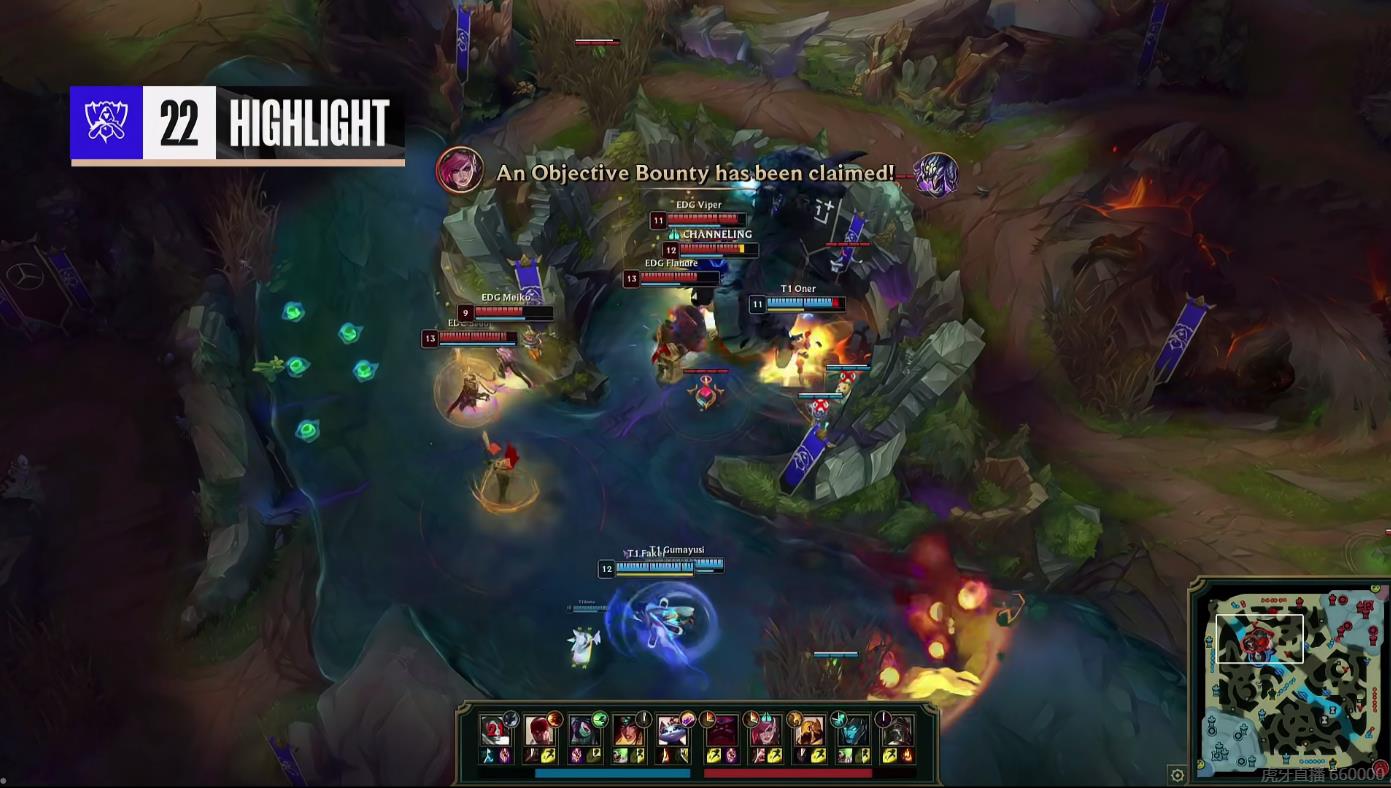Click the red team gold progress bar
Viewport: 1391px width, 788px height.
point(788,774)
